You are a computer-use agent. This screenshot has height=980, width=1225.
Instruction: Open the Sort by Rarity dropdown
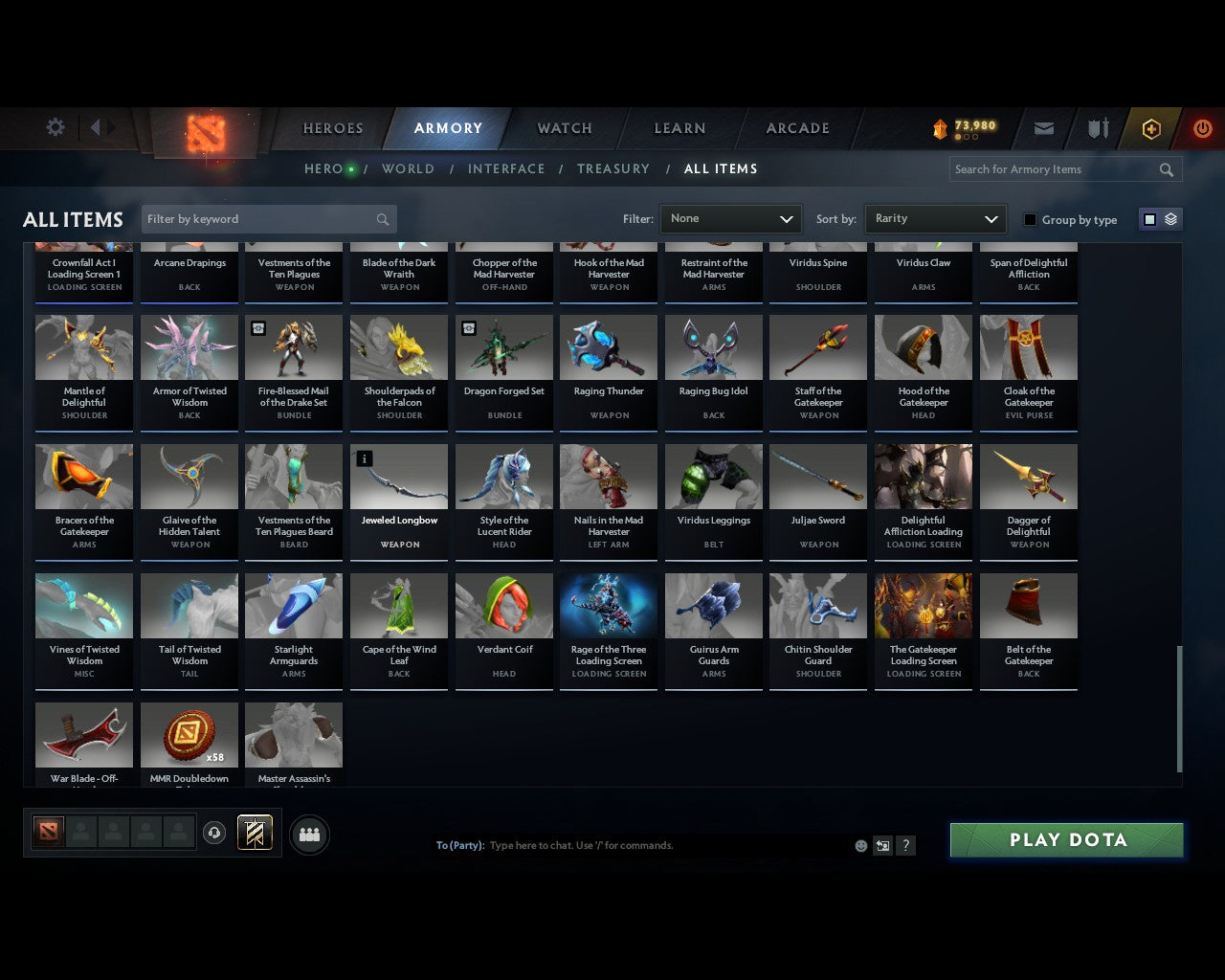(935, 218)
